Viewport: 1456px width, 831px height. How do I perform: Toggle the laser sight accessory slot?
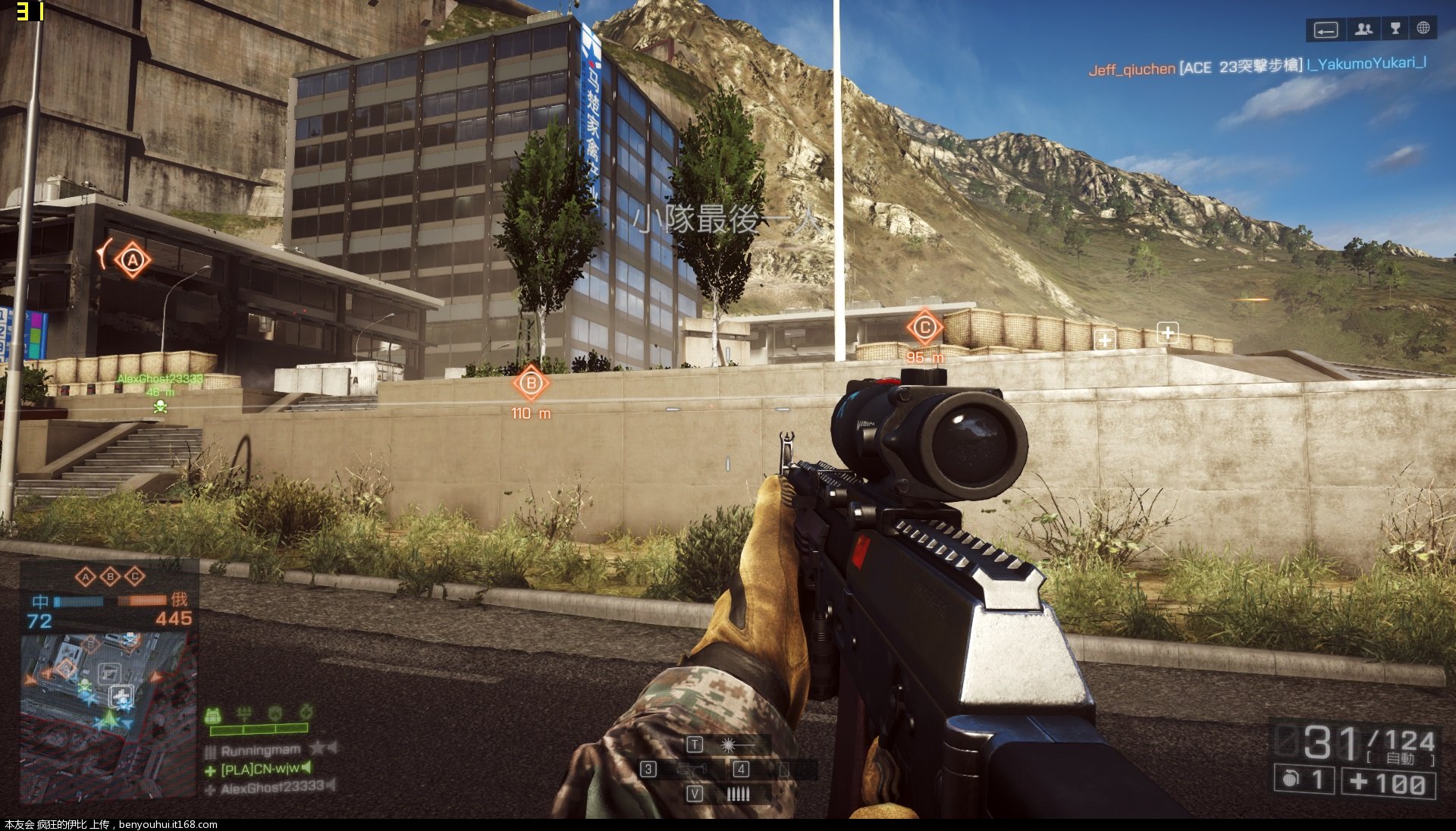click(x=728, y=745)
